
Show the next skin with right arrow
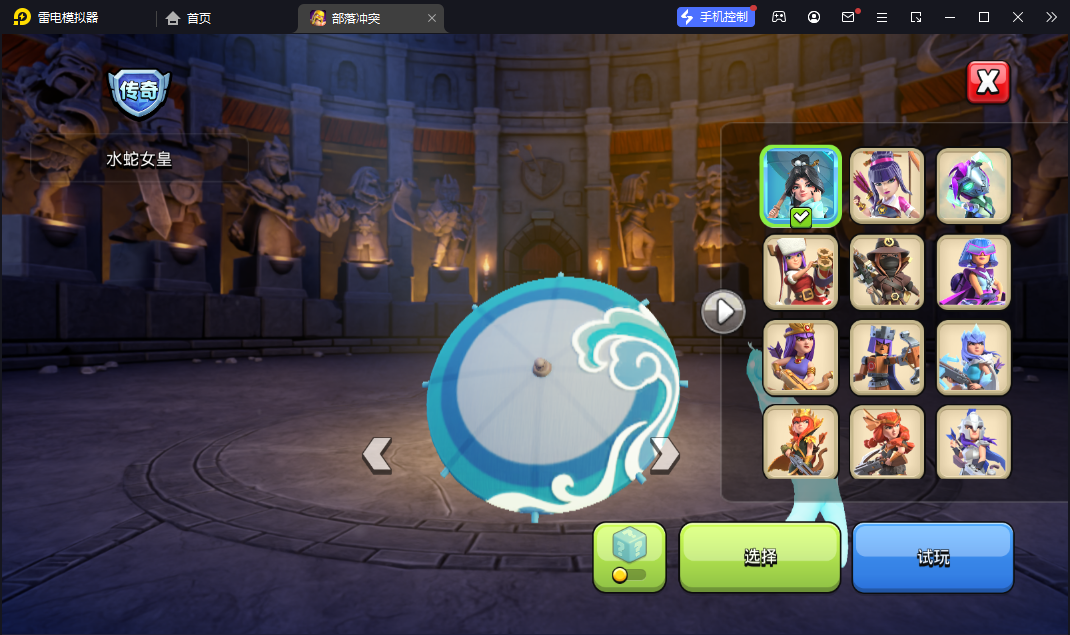pos(665,454)
